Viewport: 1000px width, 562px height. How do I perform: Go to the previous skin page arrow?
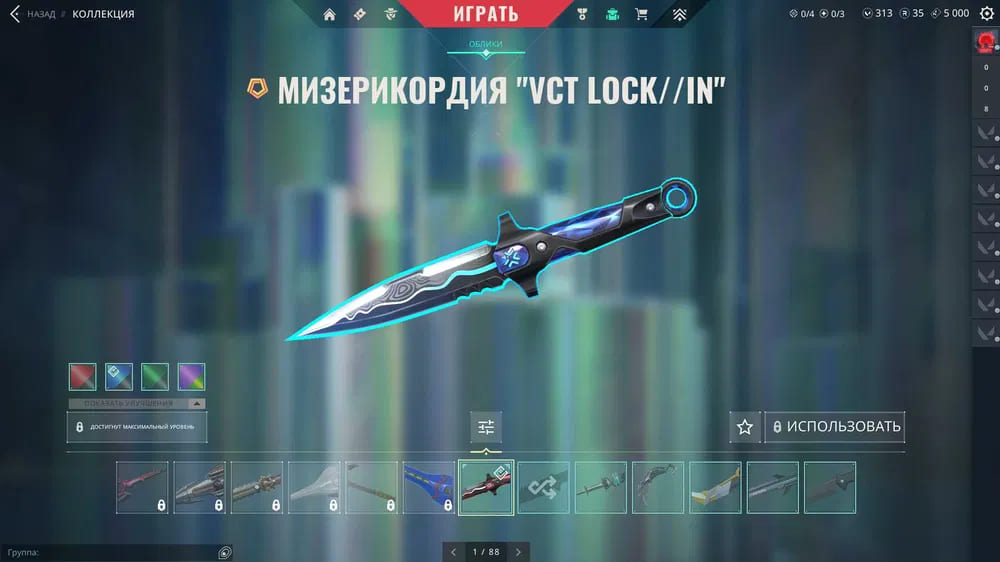pyautogui.click(x=453, y=551)
